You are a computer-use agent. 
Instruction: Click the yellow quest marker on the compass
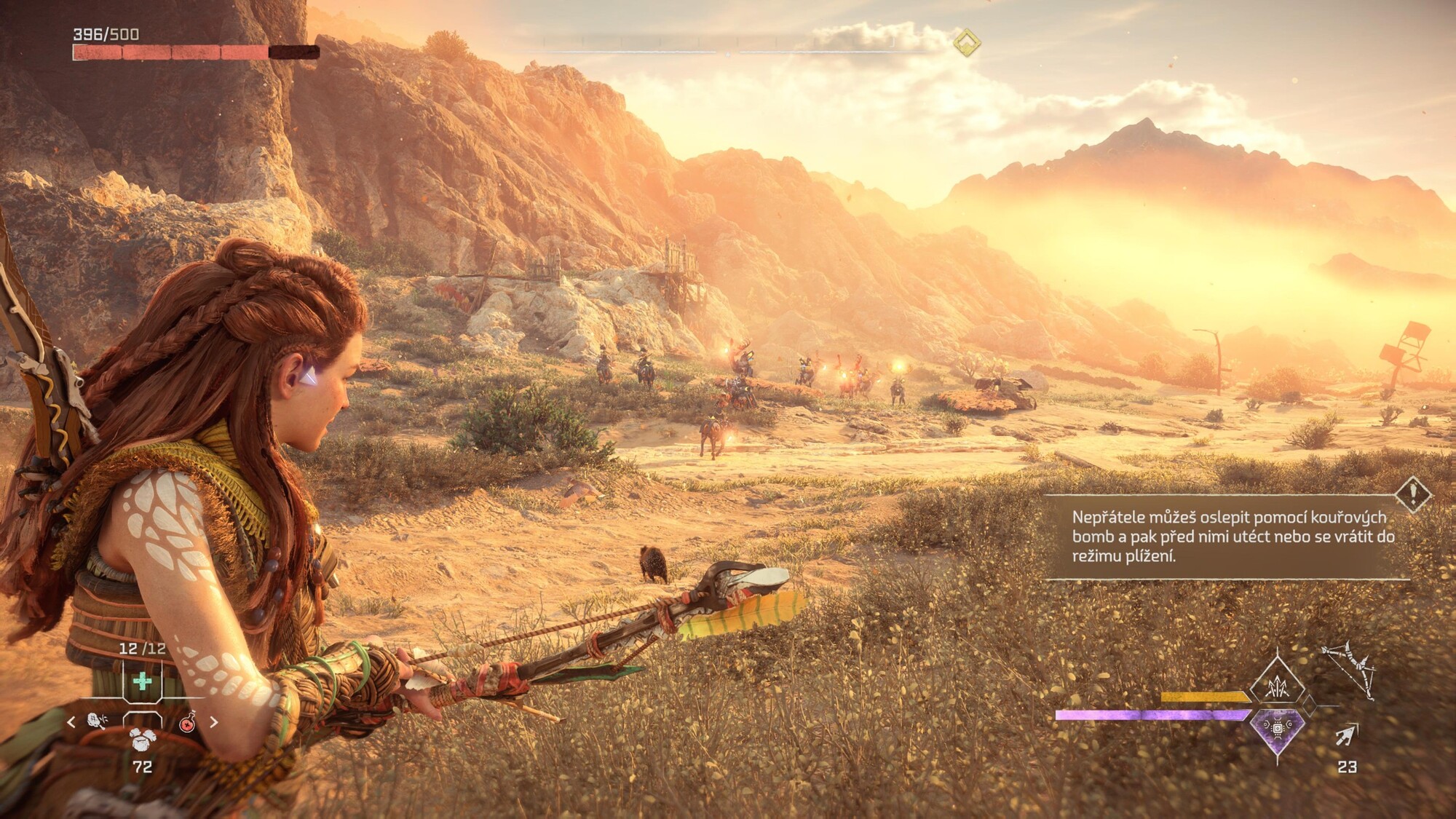pyautogui.click(x=967, y=43)
